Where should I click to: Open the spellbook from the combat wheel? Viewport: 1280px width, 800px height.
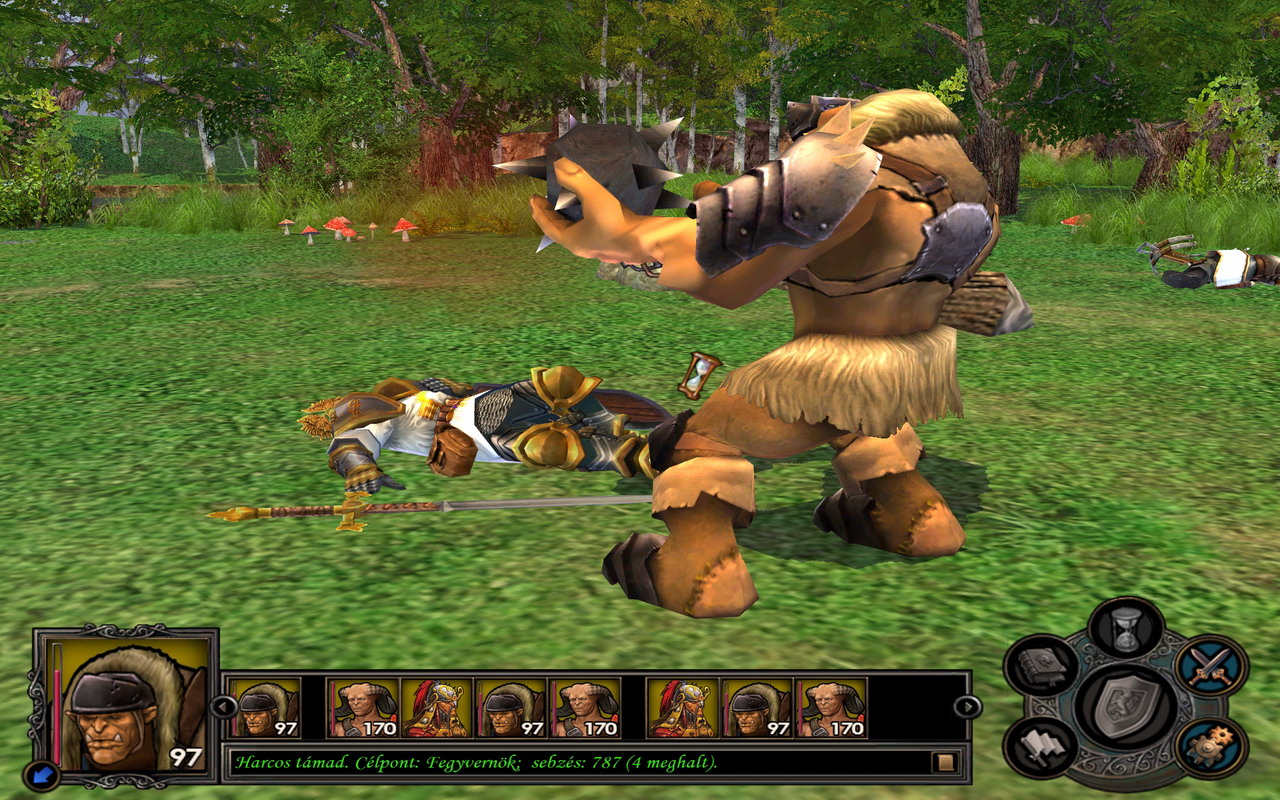(x=1041, y=665)
